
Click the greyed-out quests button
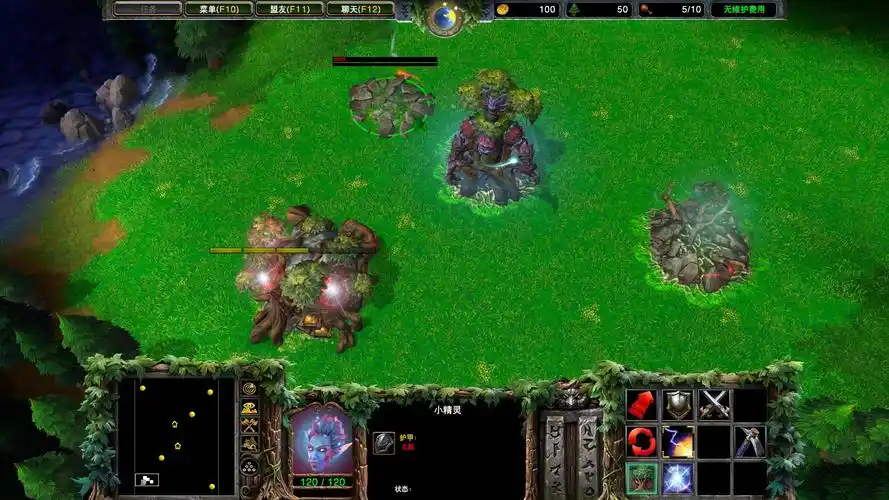[147, 9]
